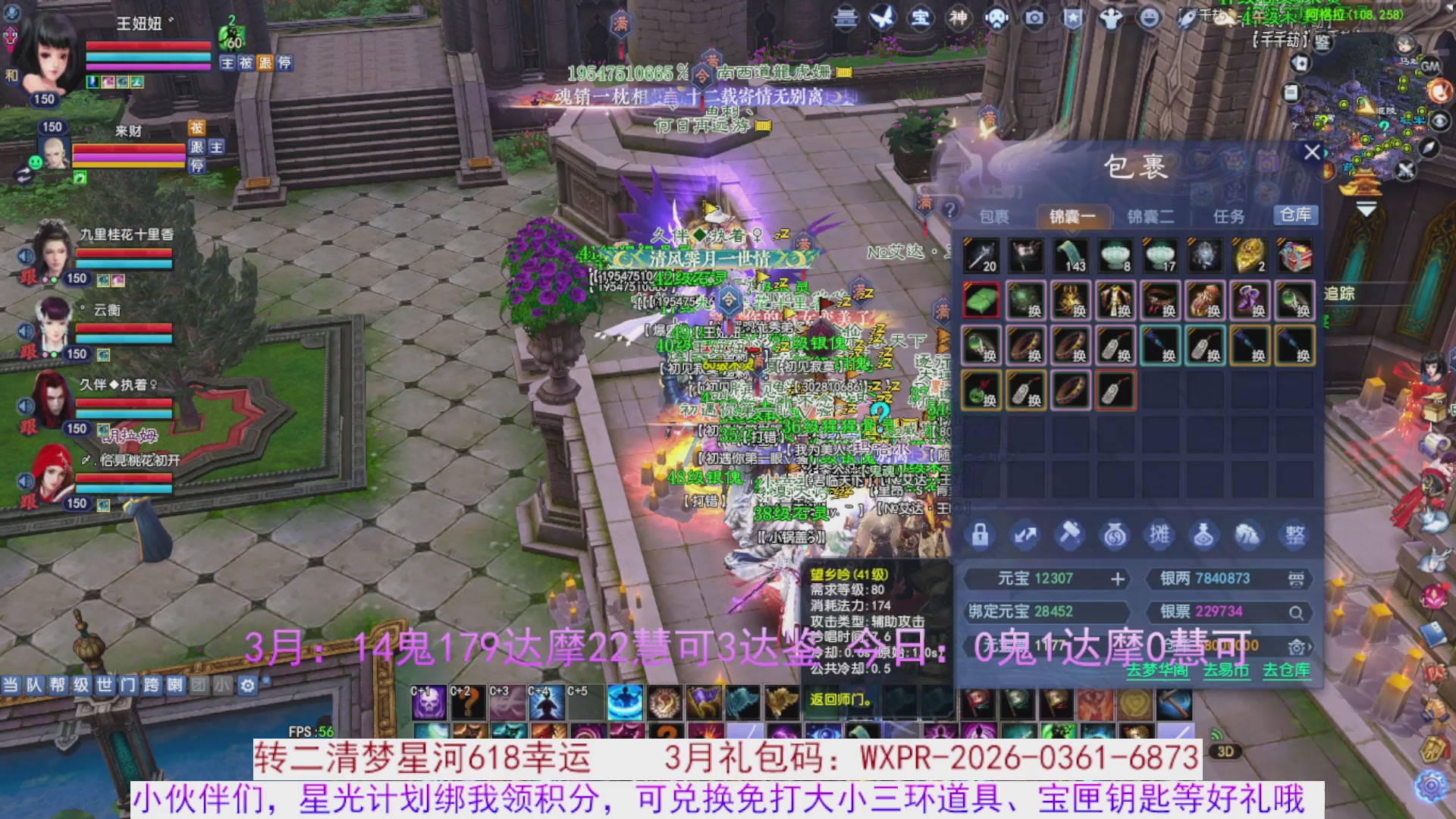1456x819 pixels.
Task: Switch to the 仓库 warehouse tab
Action: coord(1297,216)
